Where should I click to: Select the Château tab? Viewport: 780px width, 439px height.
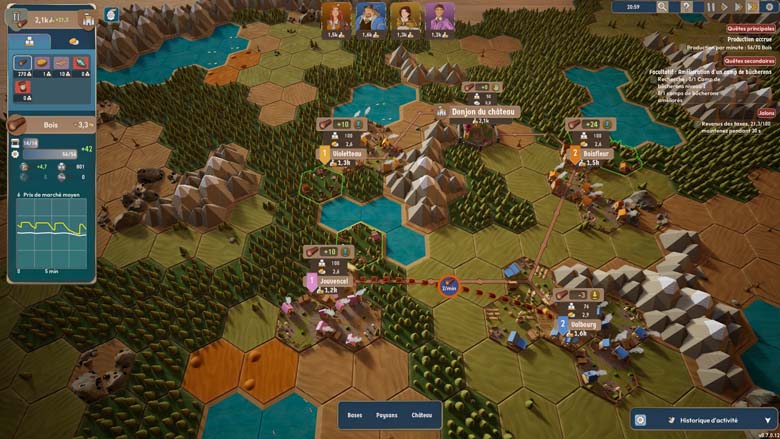(422, 415)
